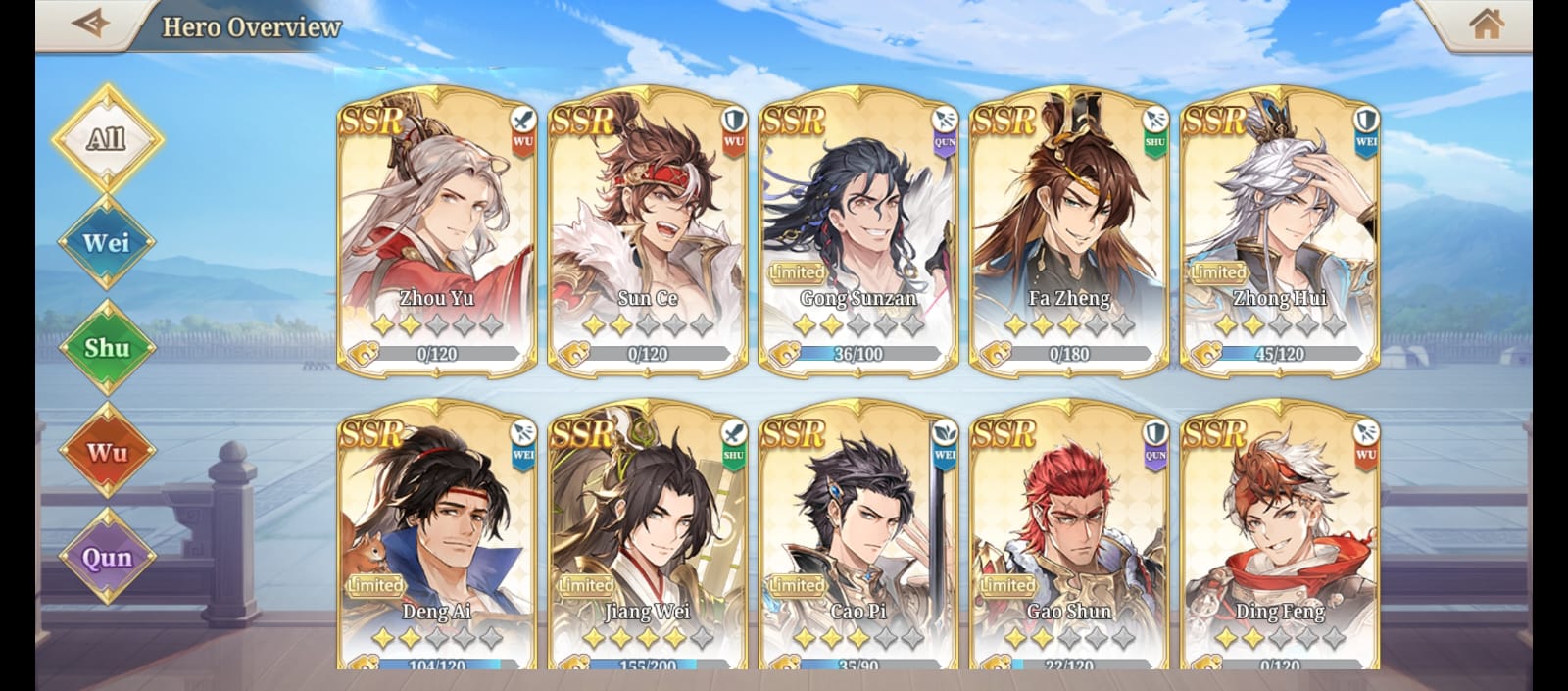The height and width of the screenshot is (691, 1568).
Task: Choose the Zhong Hui hero card
Action: point(1280,230)
